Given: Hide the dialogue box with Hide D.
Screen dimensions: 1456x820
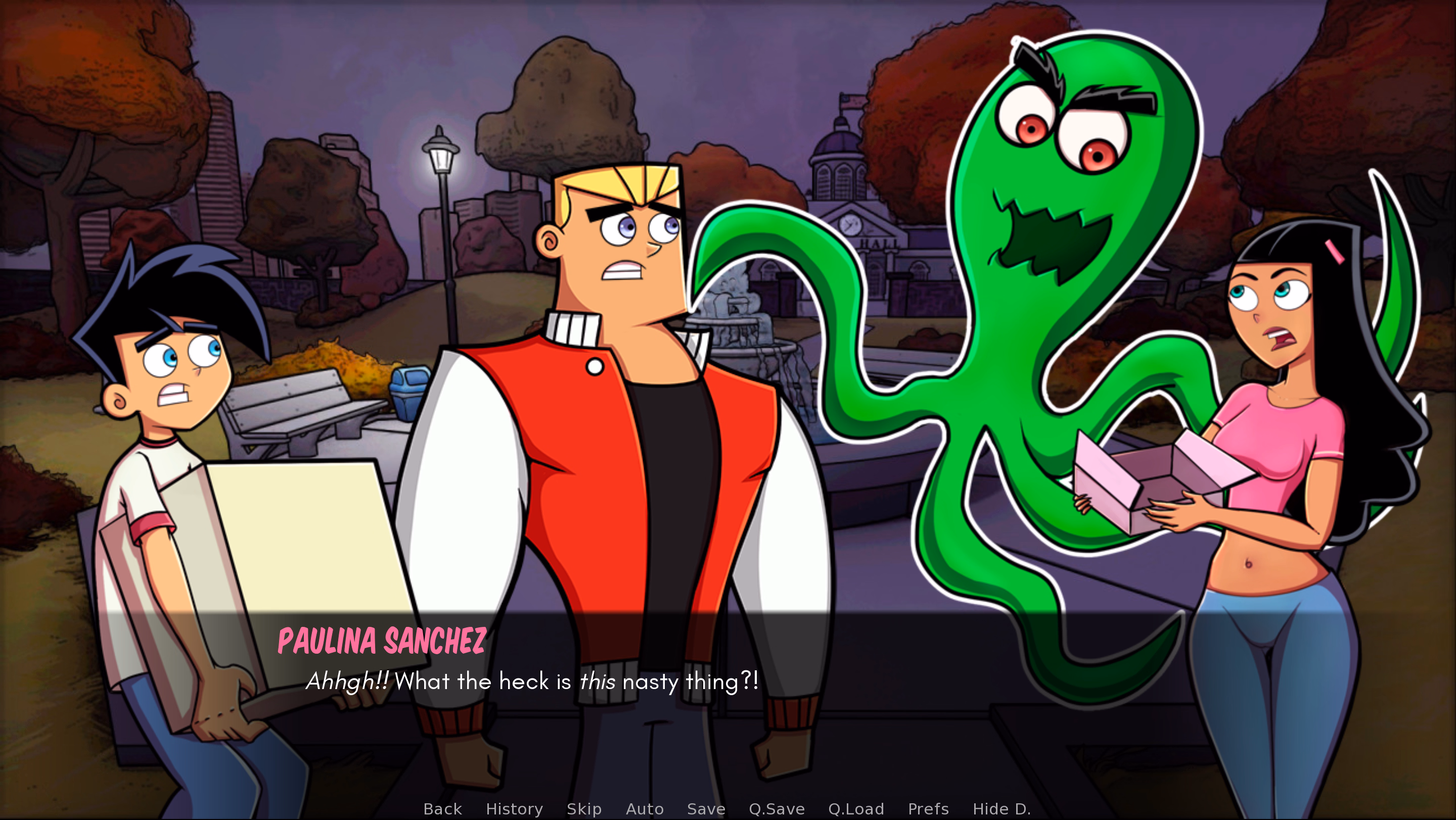Looking at the screenshot, I should [x=1002, y=809].
